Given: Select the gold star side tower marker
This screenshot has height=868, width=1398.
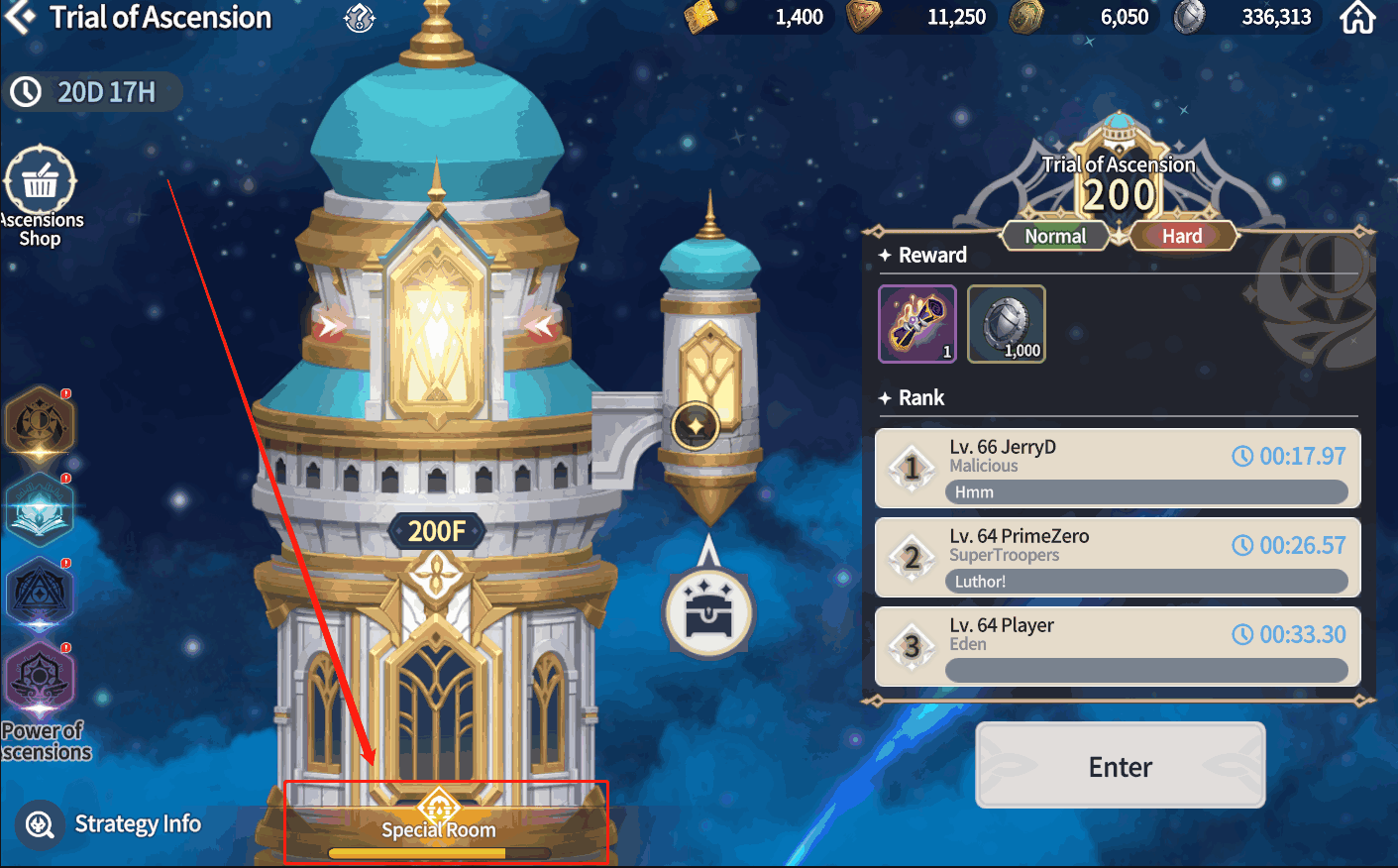Looking at the screenshot, I should click(696, 427).
